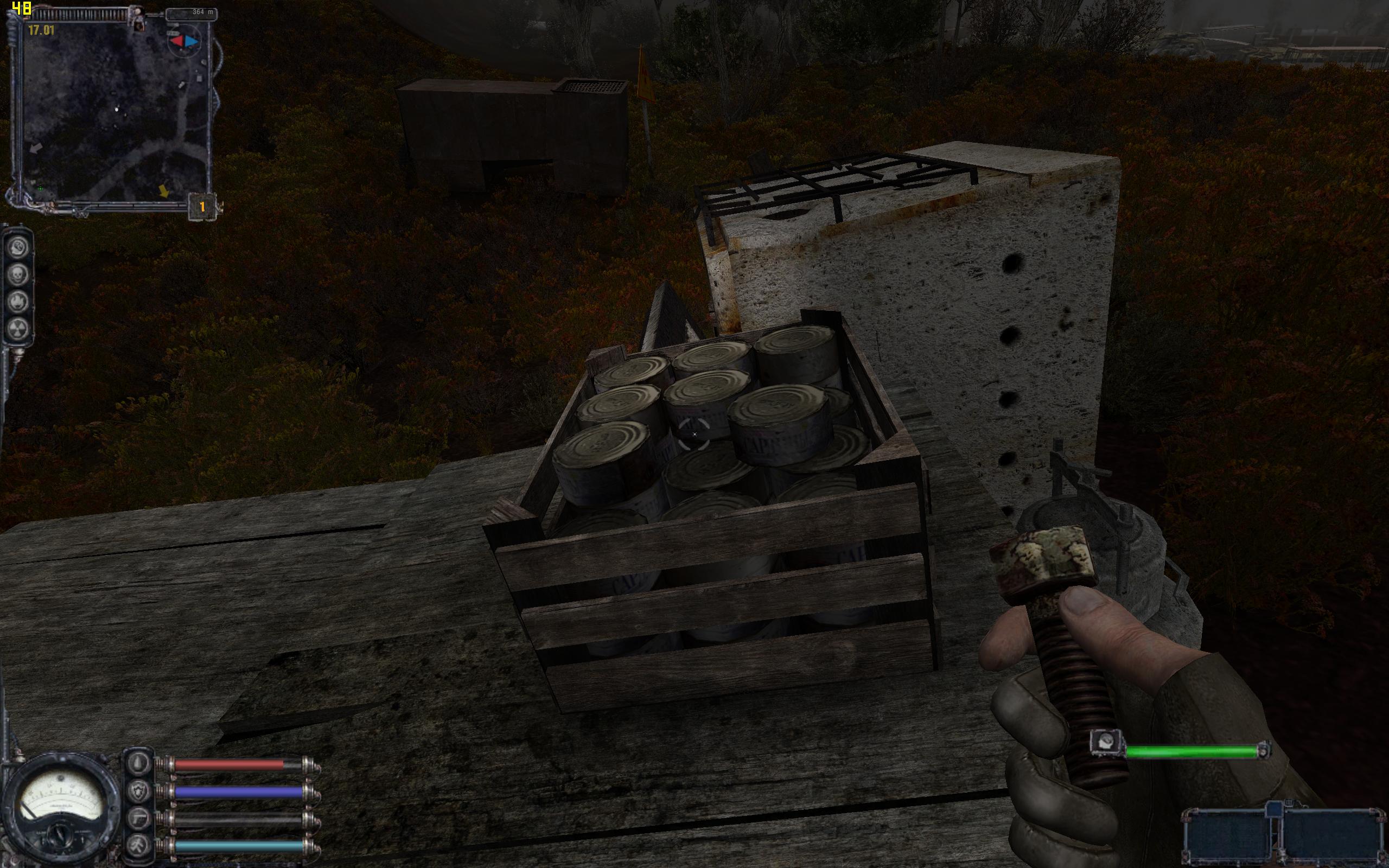1389x868 pixels.
Task: Click the grey arrow marker on the minimap
Action: click(x=36, y=148)
